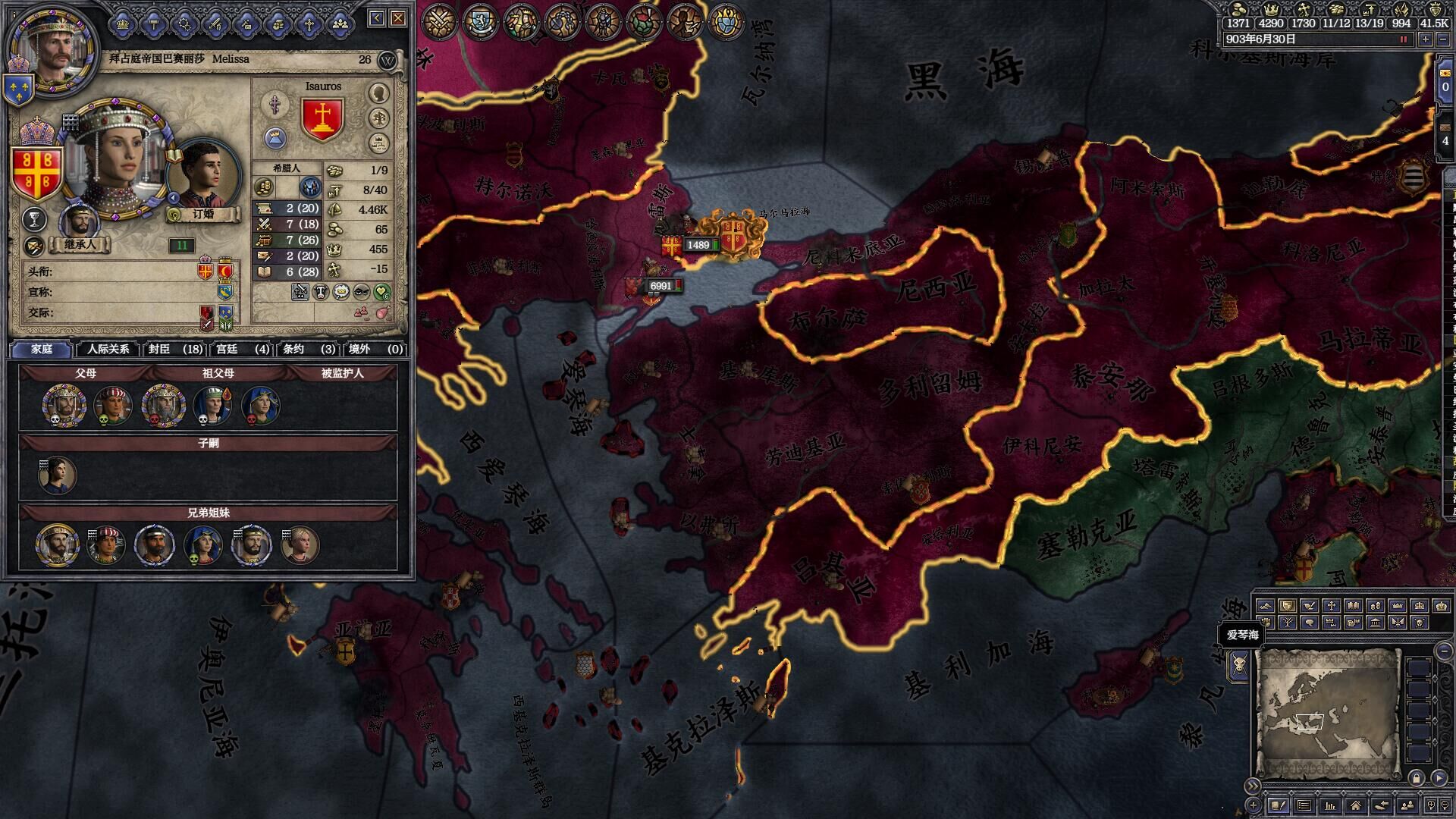1456x819 pixels.
Task: Click the world minimap scroll
Action: coord(1327,713)
